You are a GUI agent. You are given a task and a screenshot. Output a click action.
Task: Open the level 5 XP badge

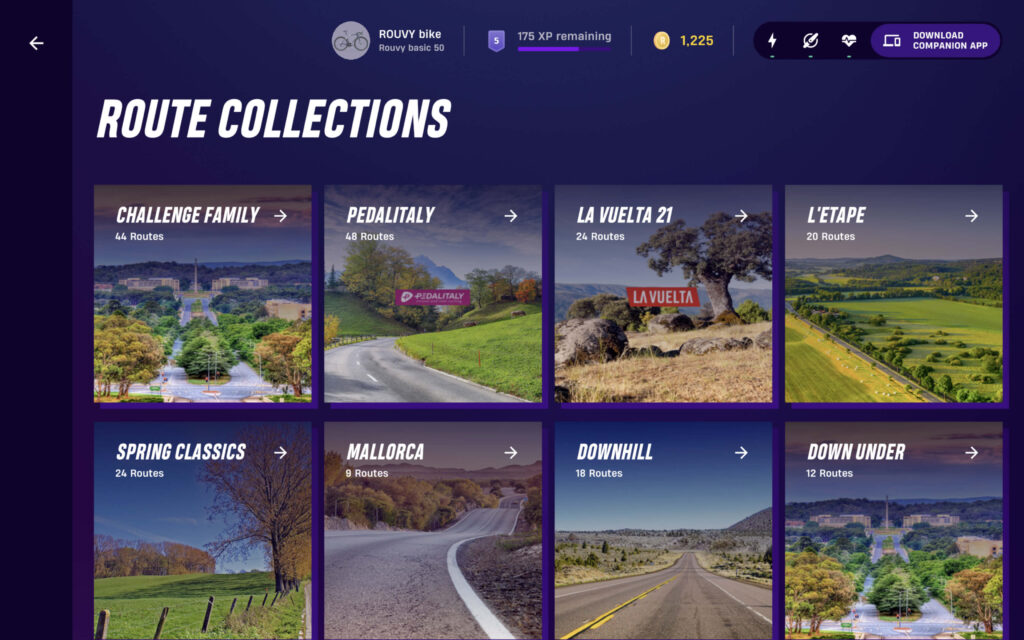point(496,41)
